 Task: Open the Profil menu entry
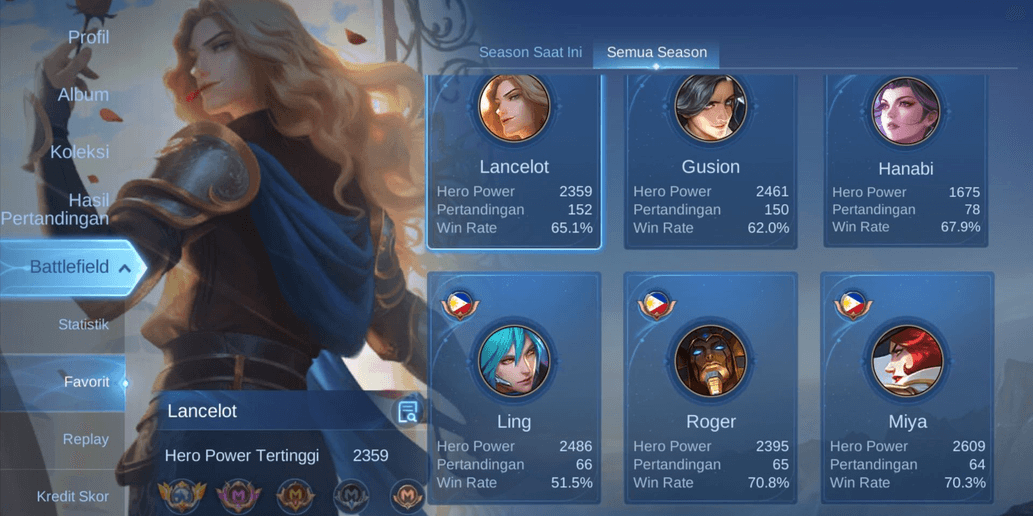click(88, 37)
